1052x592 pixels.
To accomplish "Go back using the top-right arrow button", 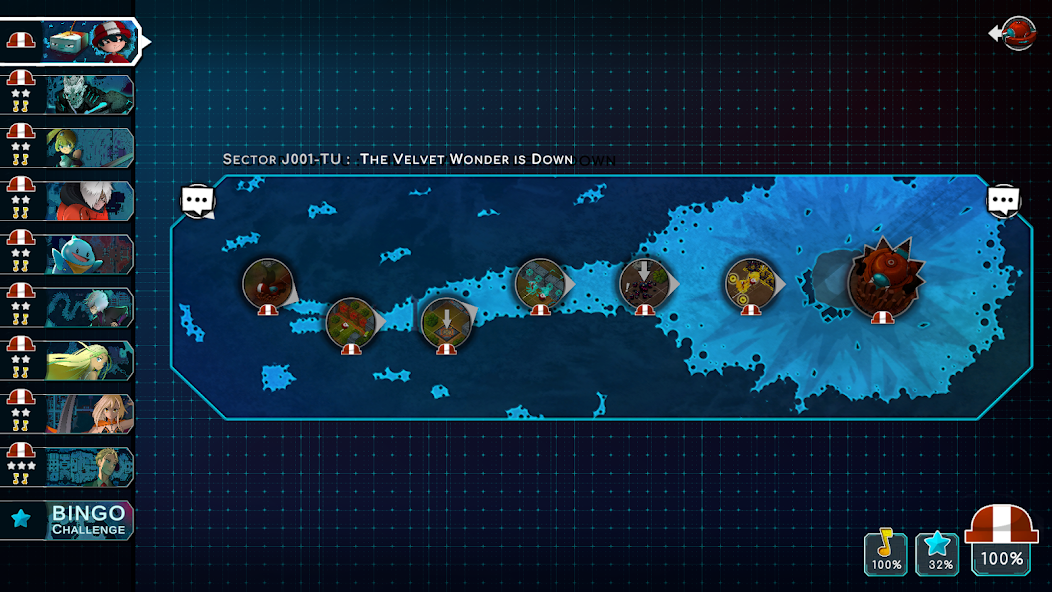I will coord(1013,33).
